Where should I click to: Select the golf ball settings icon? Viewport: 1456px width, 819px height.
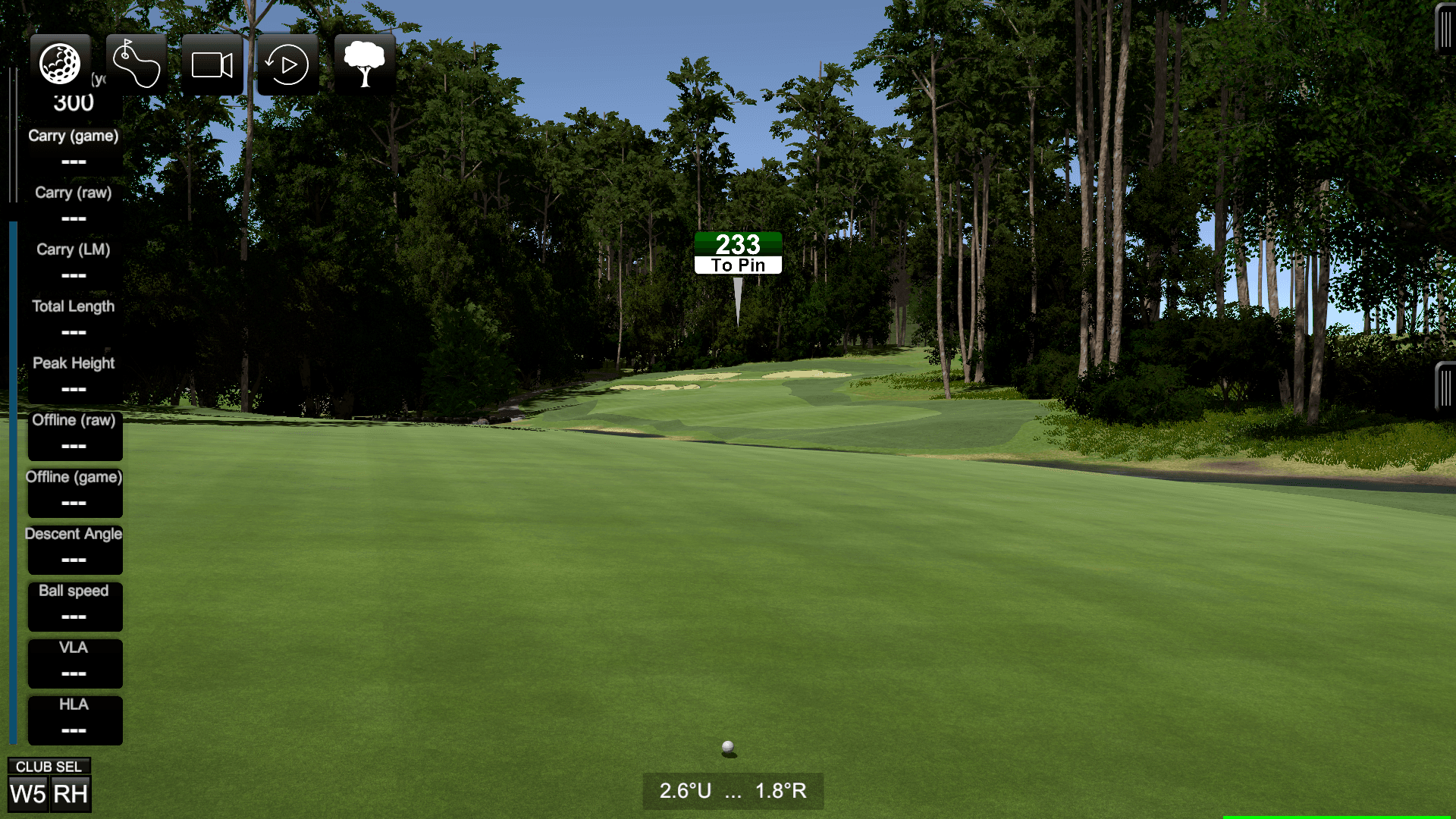pos(61,64)
